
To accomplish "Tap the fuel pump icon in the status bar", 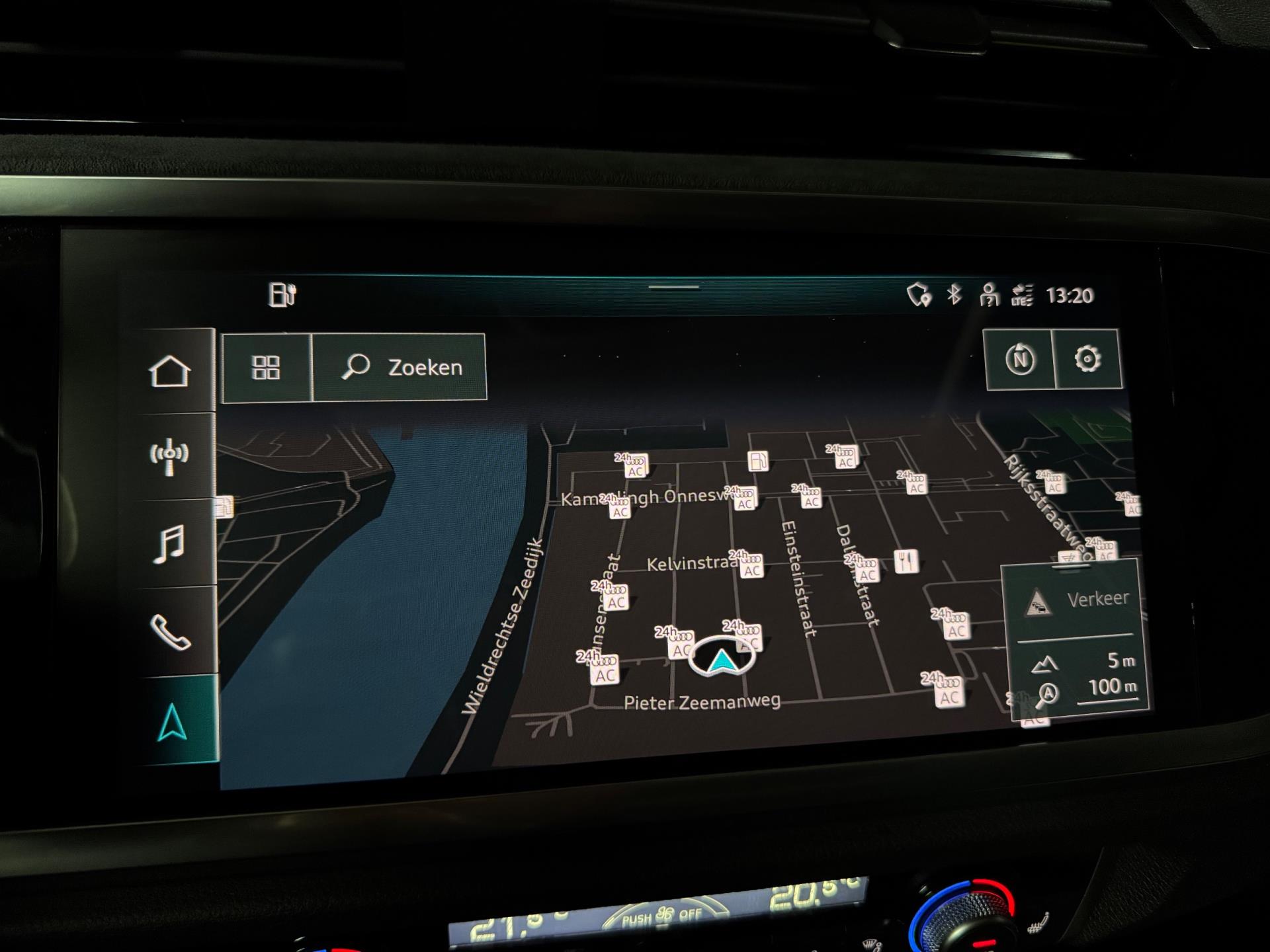I will click(282, 295).
